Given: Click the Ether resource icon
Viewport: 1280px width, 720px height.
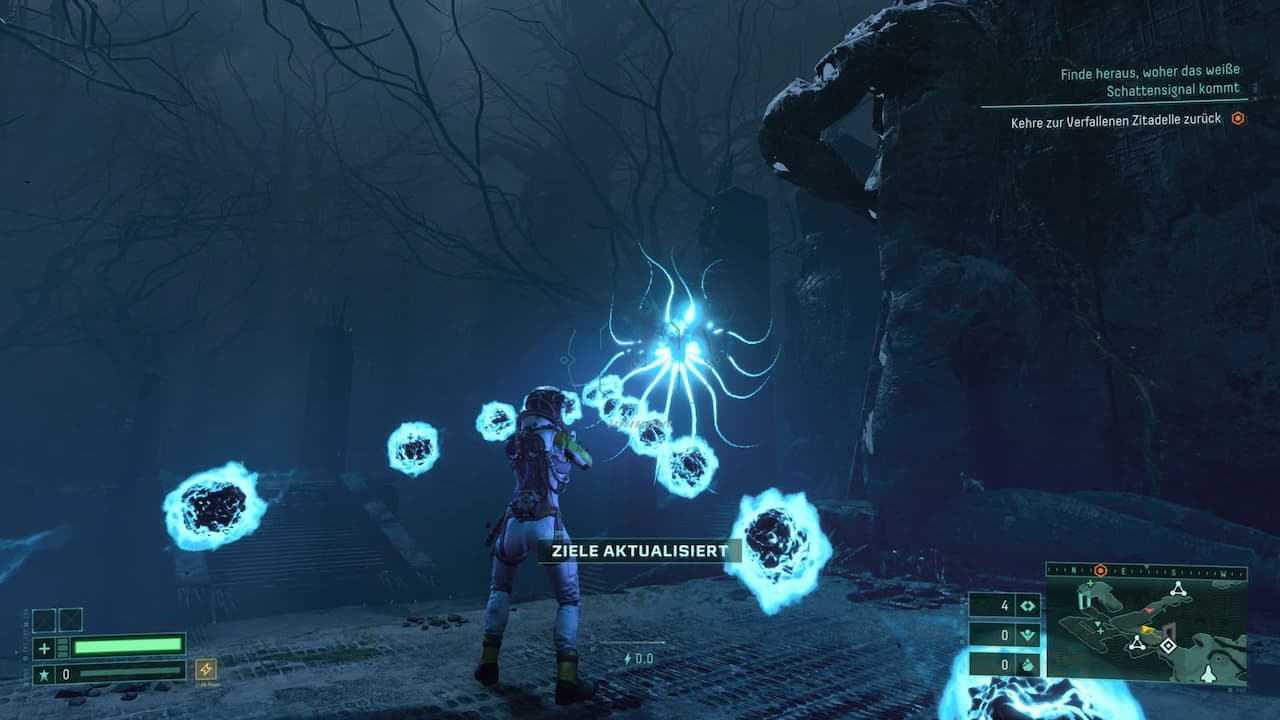Looking at the screenshot, I should tap(1027, 665).
